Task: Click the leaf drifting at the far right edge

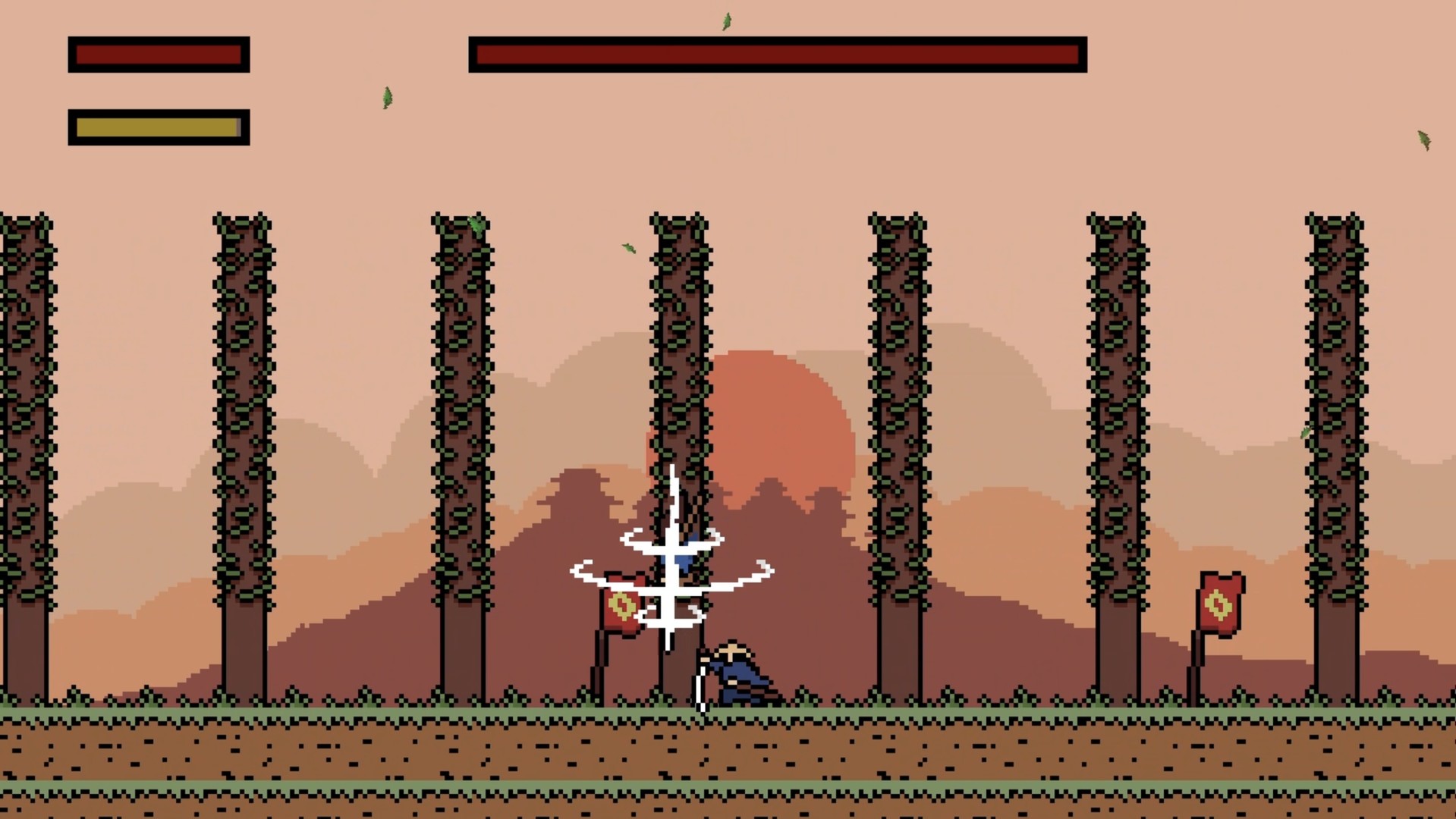Action: click(1424, 138)
